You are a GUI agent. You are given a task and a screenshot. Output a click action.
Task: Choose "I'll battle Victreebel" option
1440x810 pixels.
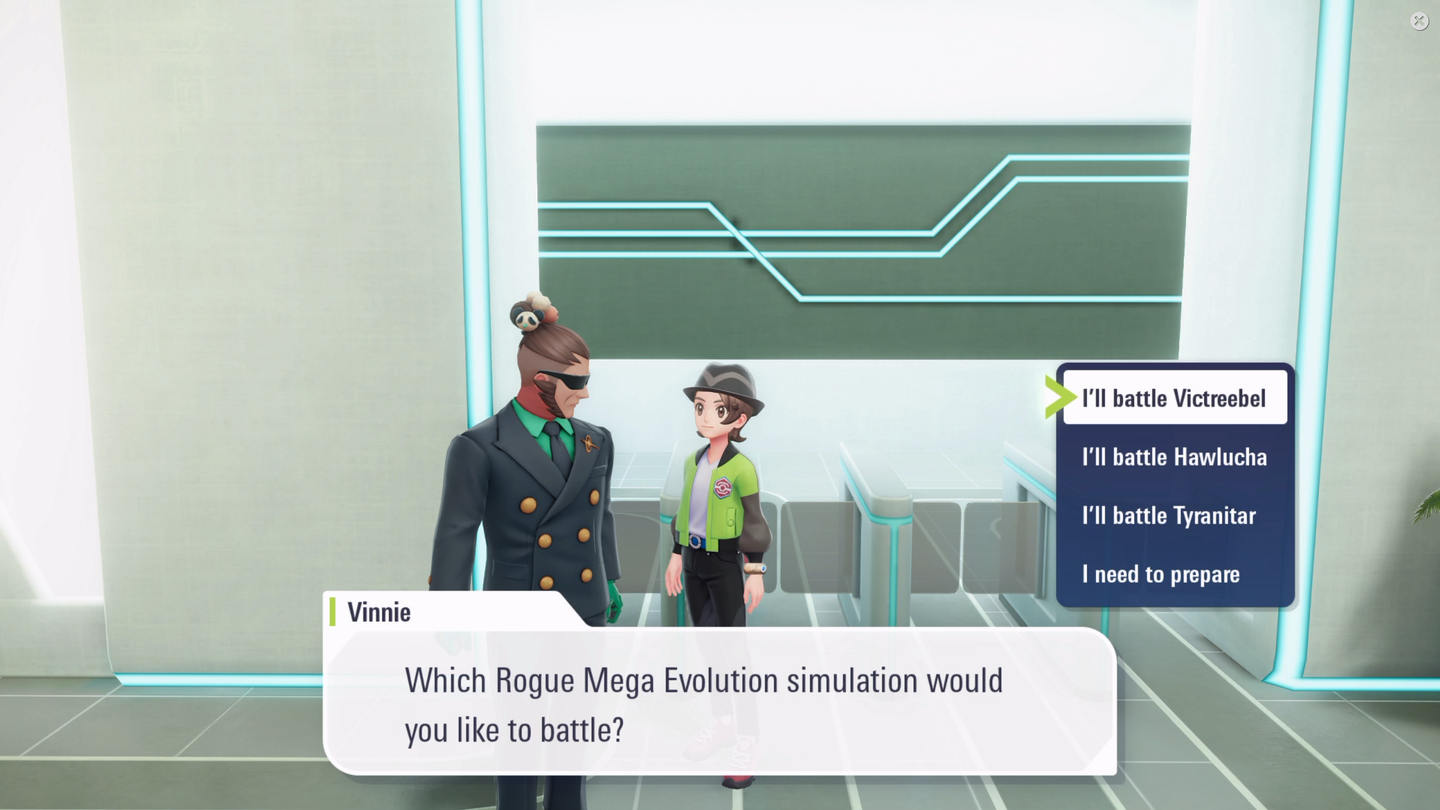pos(1174,398)
